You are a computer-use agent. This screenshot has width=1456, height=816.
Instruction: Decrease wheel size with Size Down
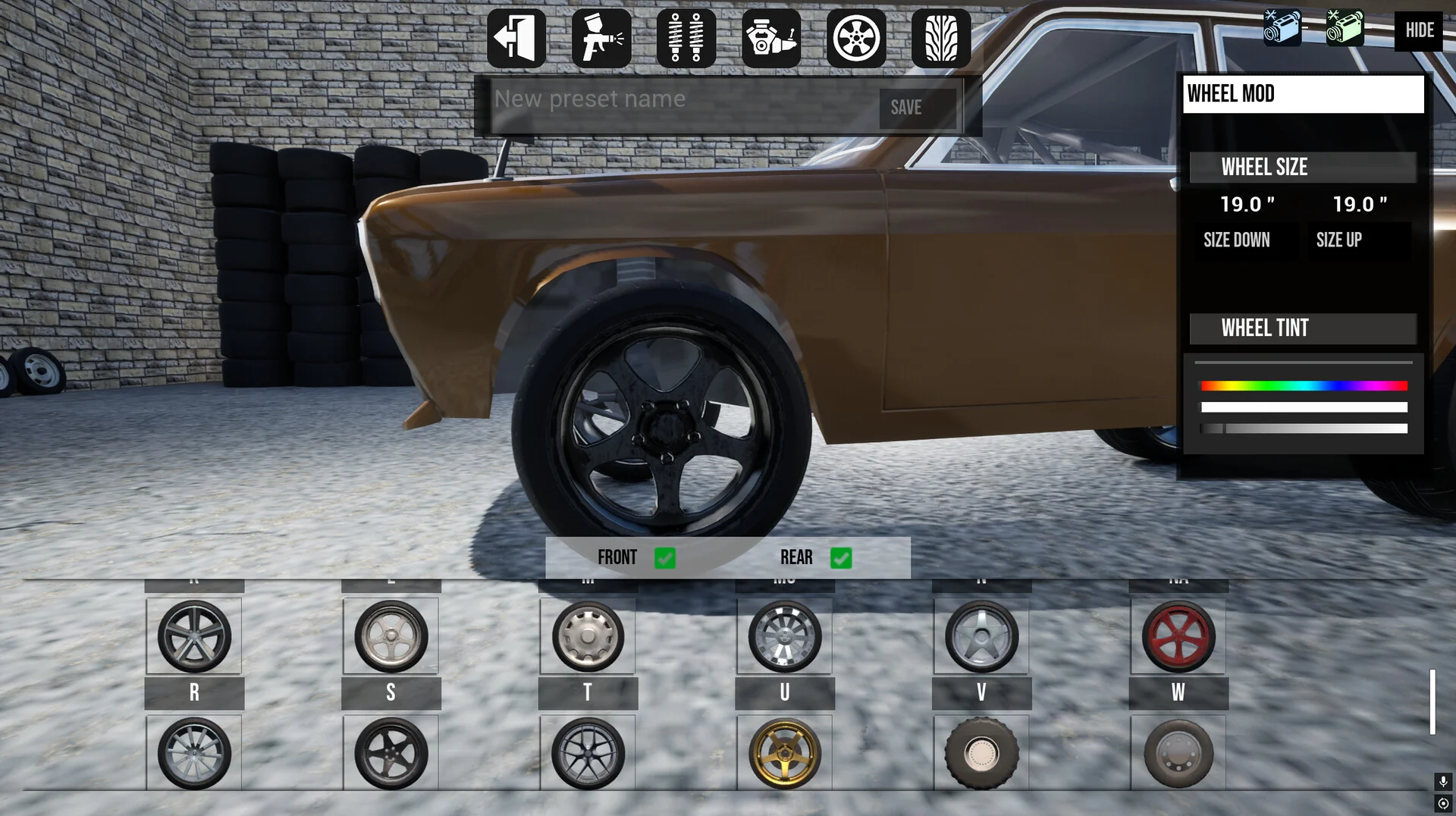[x=1237, y=240]
